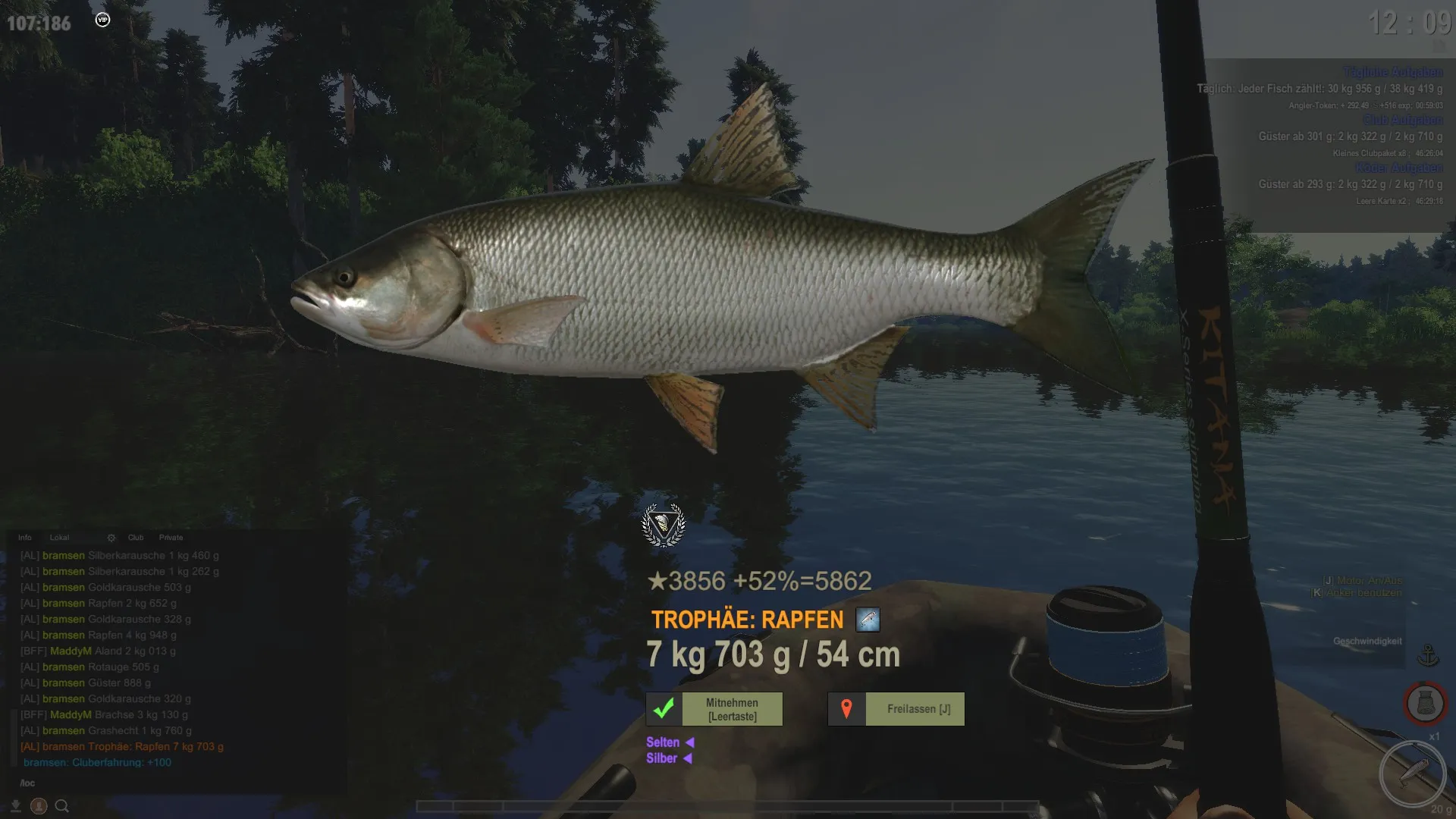The width and height of the screenshot is (1456, 819).
Task: Click the keepnet icon with red ring
Action: [1425, 704]
